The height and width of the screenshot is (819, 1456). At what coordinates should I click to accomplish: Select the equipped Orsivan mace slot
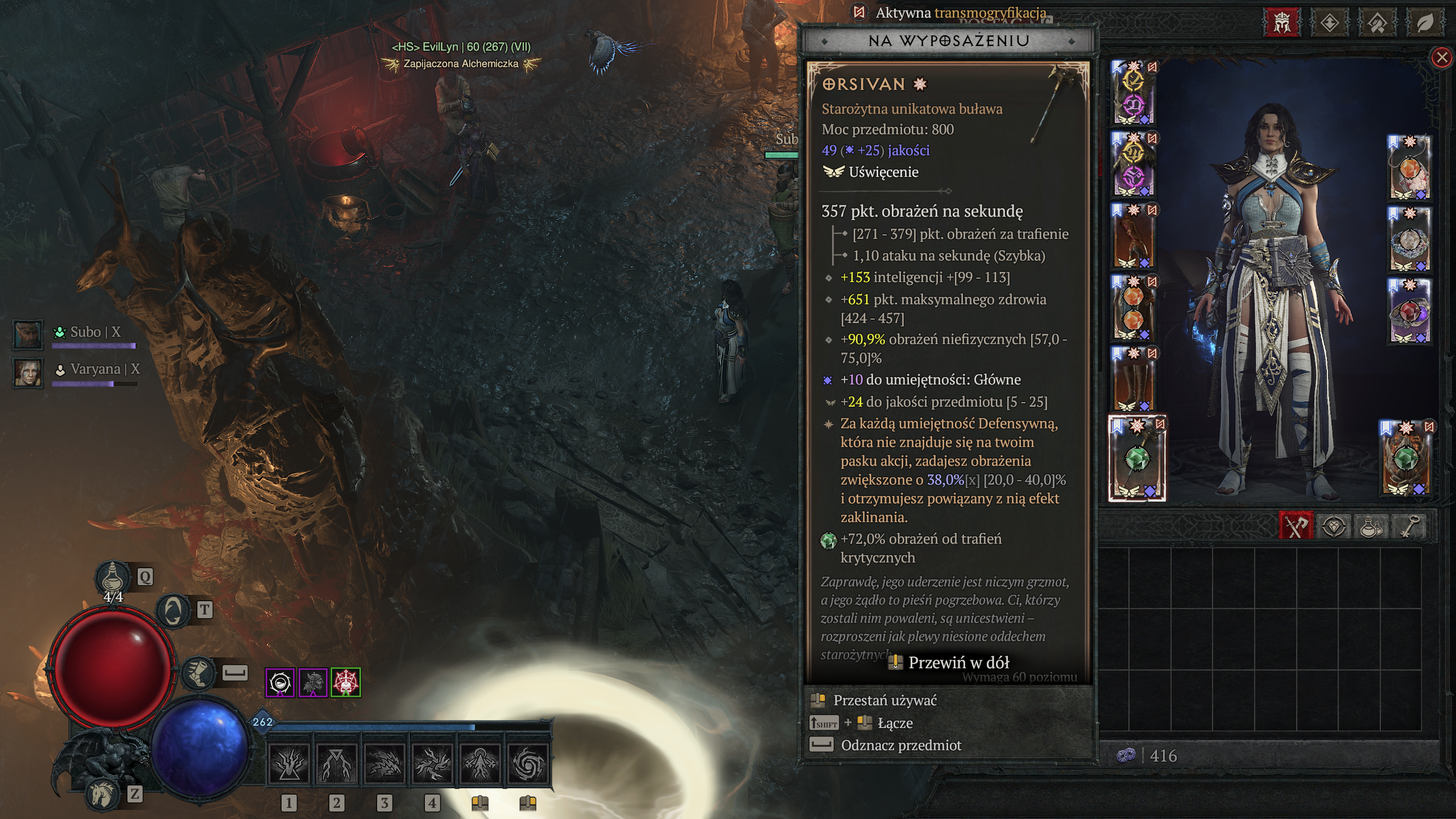tap(1137, 458)
